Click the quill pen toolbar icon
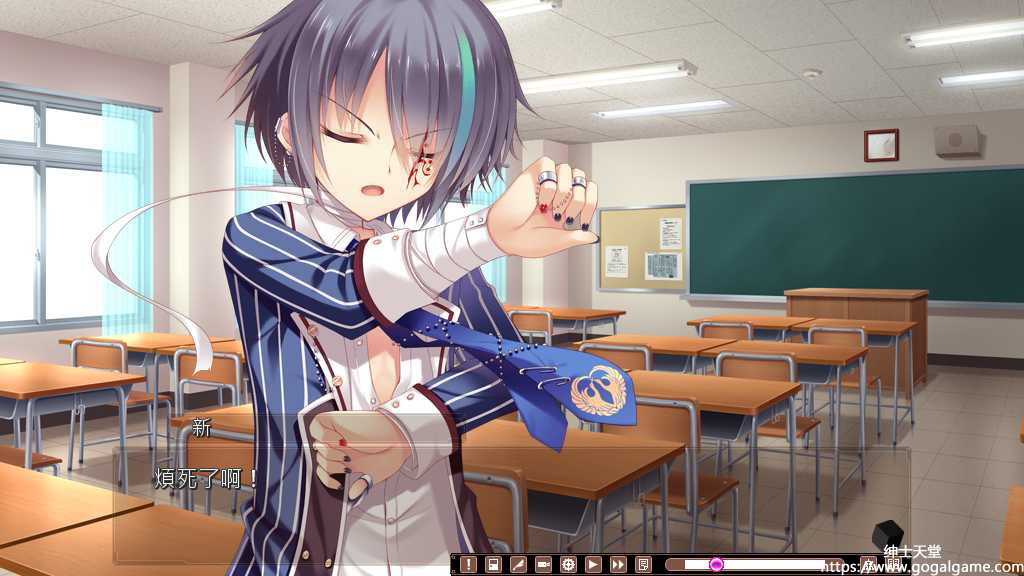This screenshot has height=576, width=1024. (x=518, y=565)
